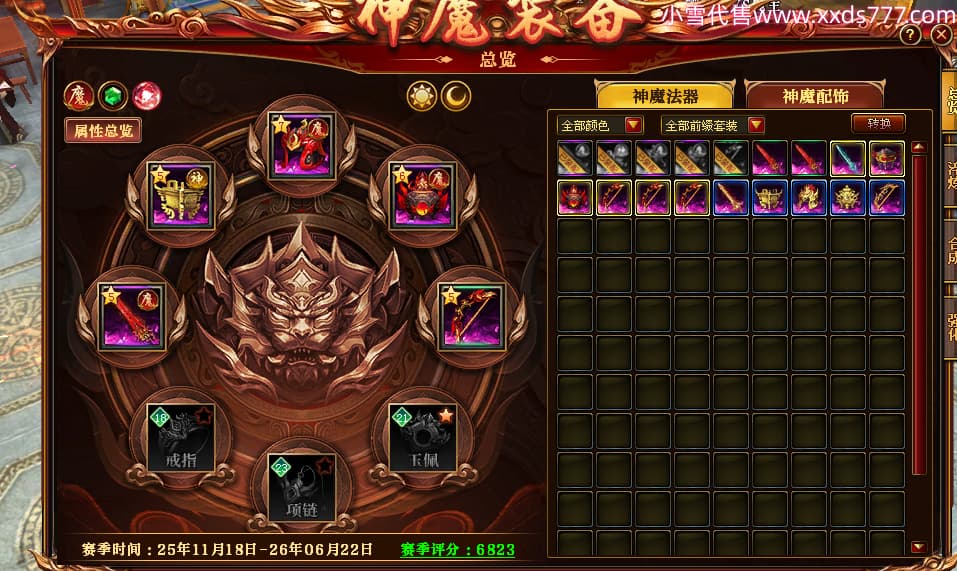Open the question mark help button
Image resolution: width=957 pixels, height=571 pixels.
tap(910, 36)
